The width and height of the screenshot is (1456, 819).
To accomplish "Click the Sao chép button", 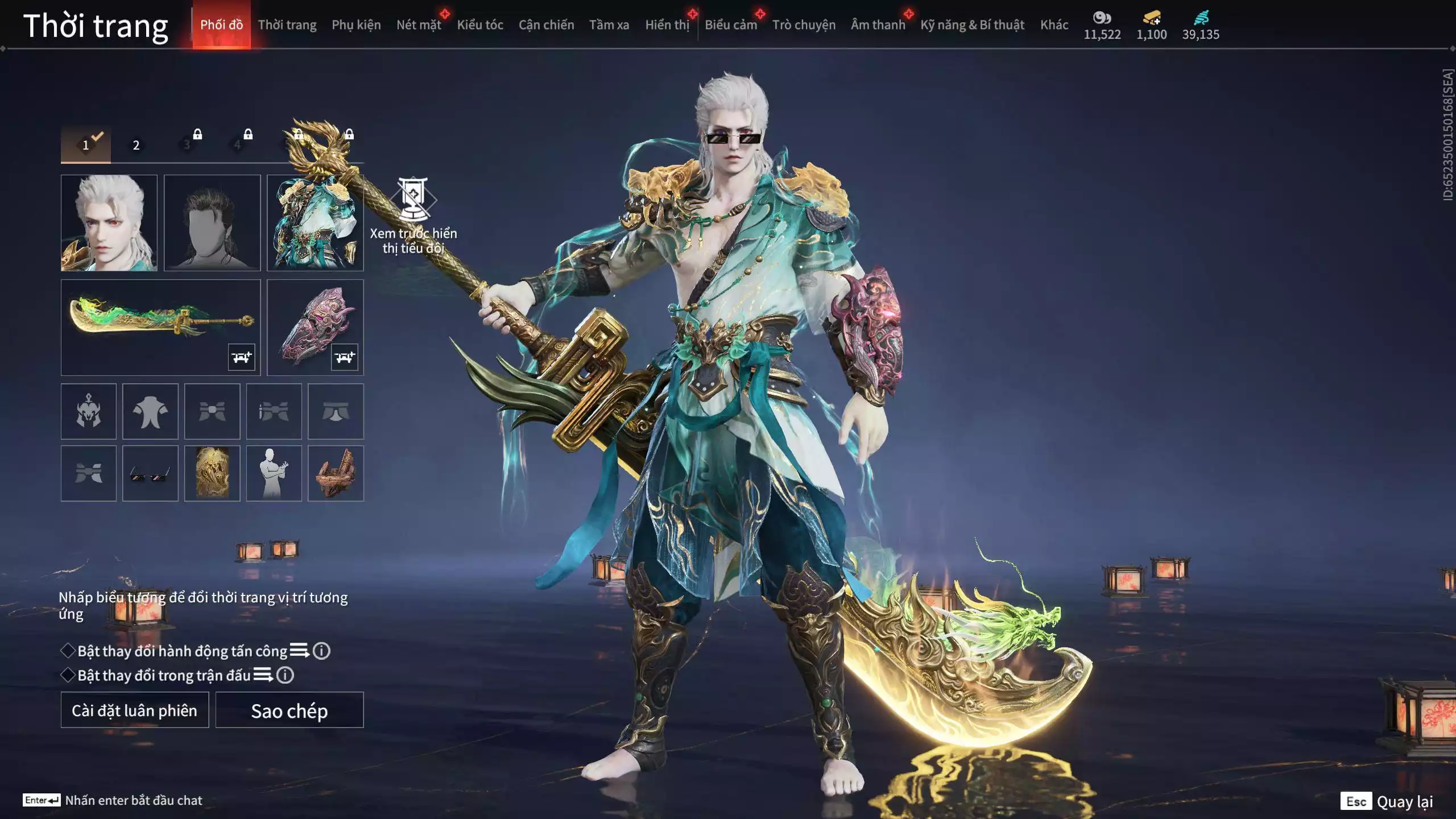I will 289,710.
